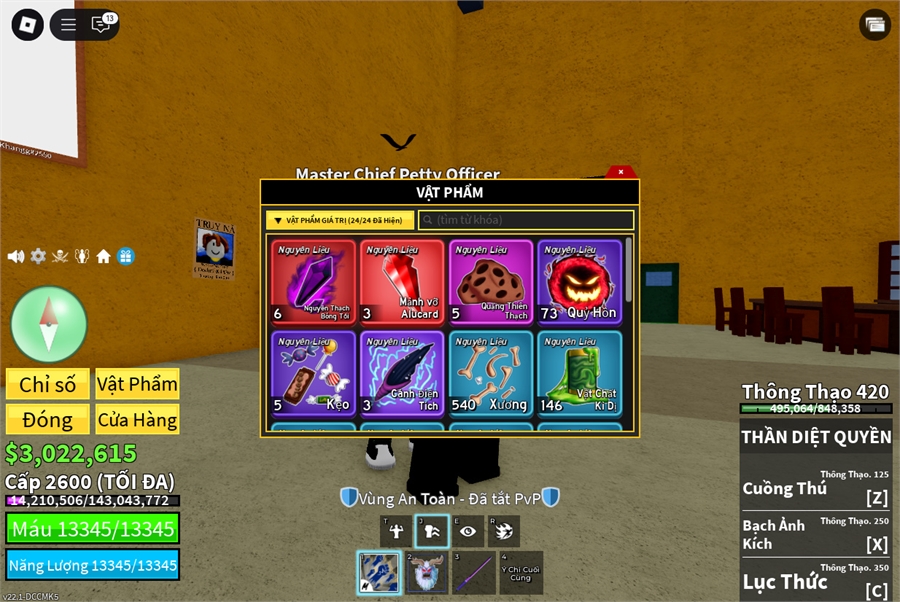
Task: Select the Quỷ Hồn pumpkin item
Action: [x=579, y=282]
